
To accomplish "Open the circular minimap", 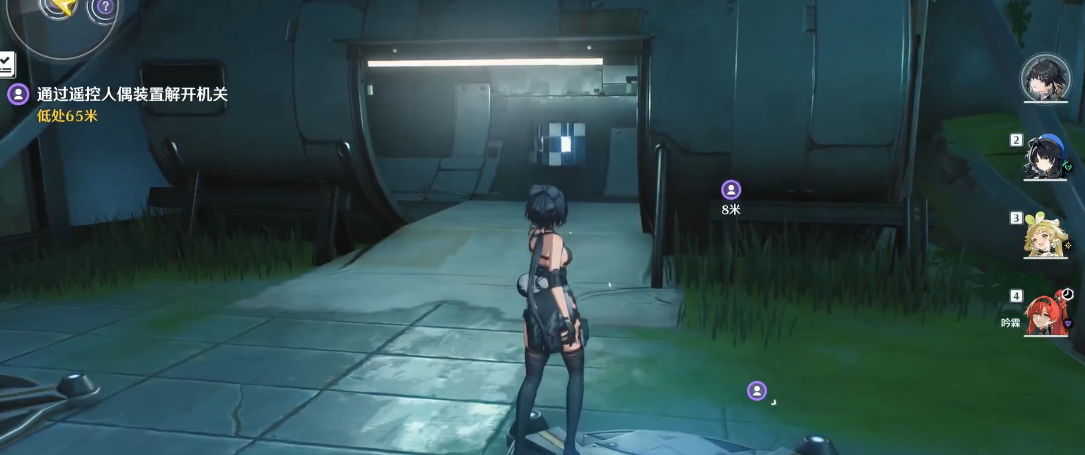I will point(58,15).
